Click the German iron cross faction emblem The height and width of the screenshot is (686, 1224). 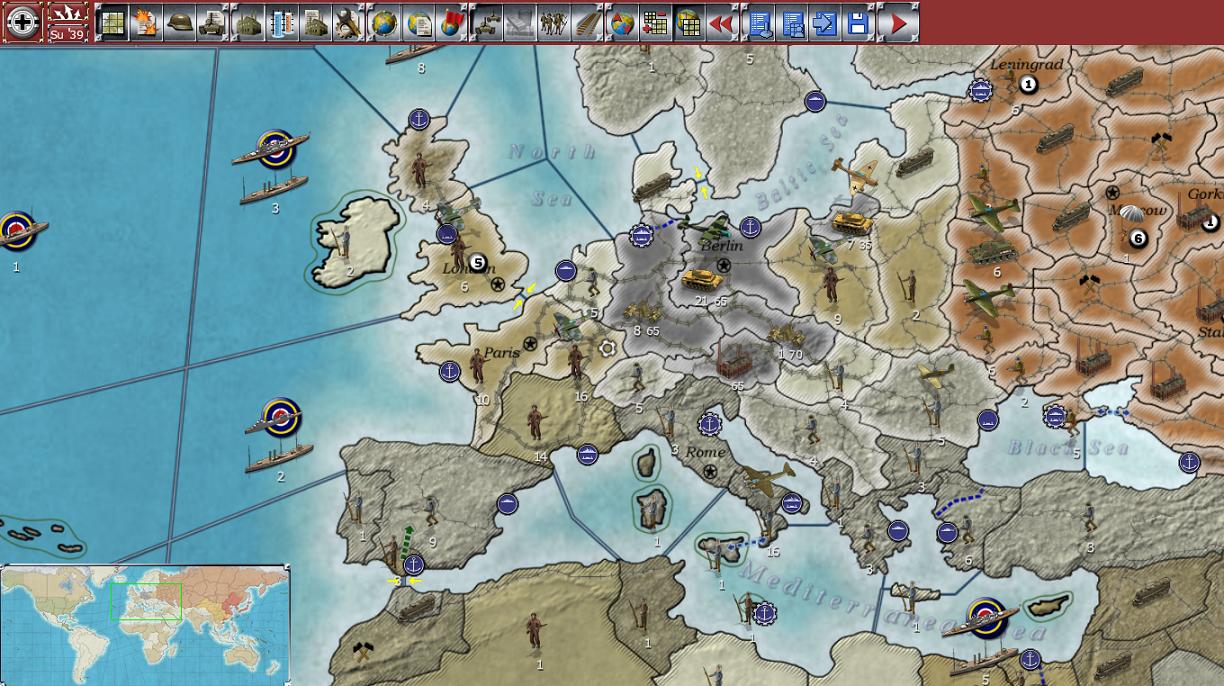[x=22, y=22]
